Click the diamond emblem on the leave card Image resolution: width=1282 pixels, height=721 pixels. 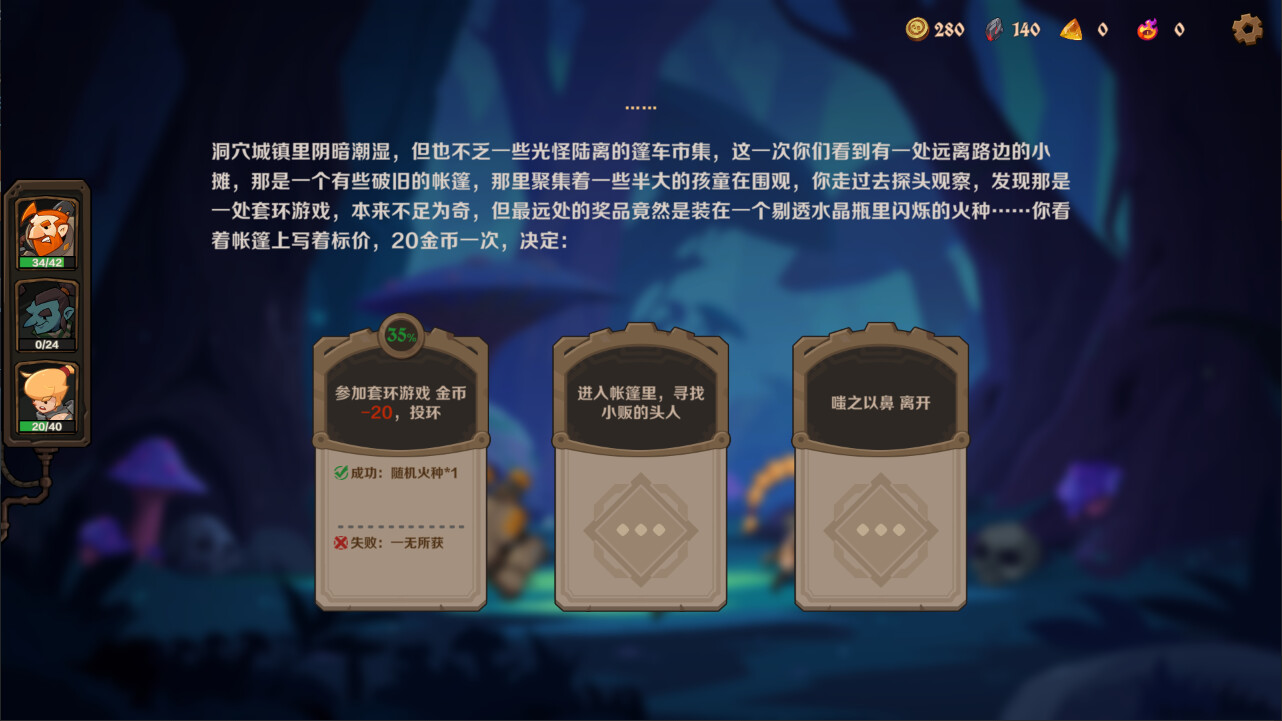880,531
